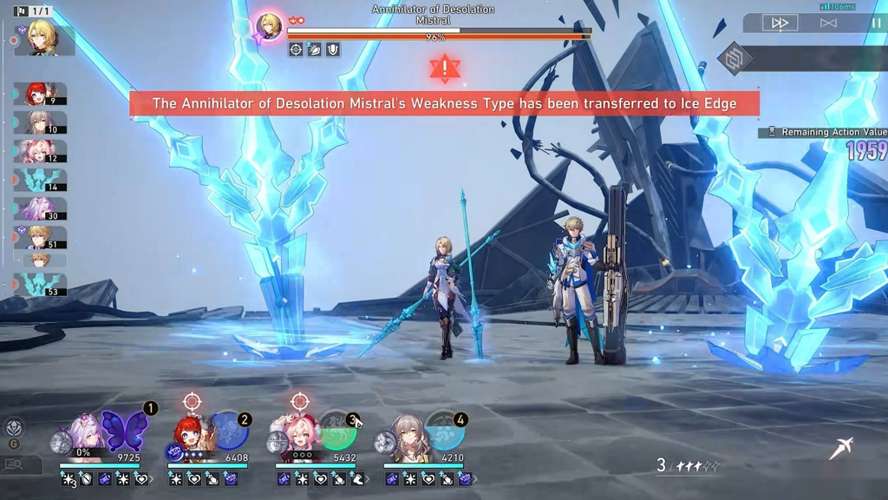Enable auto-battle mode
888x500 pixels.
pos(827,22)
